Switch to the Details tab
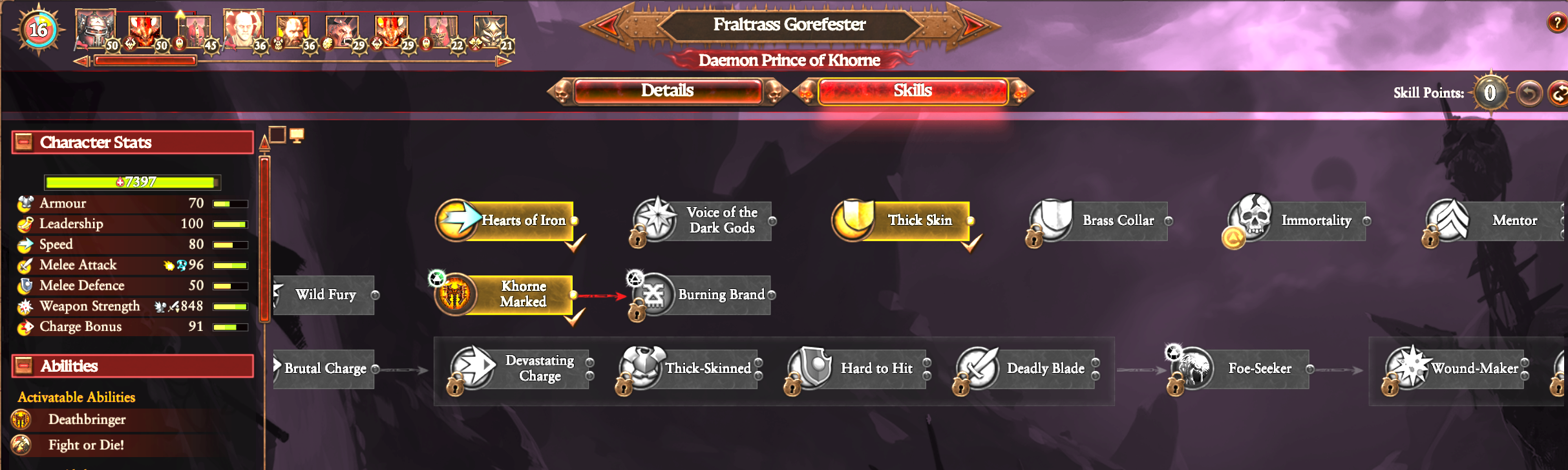This screenshot has height=470, width=1568. point(667,91)
